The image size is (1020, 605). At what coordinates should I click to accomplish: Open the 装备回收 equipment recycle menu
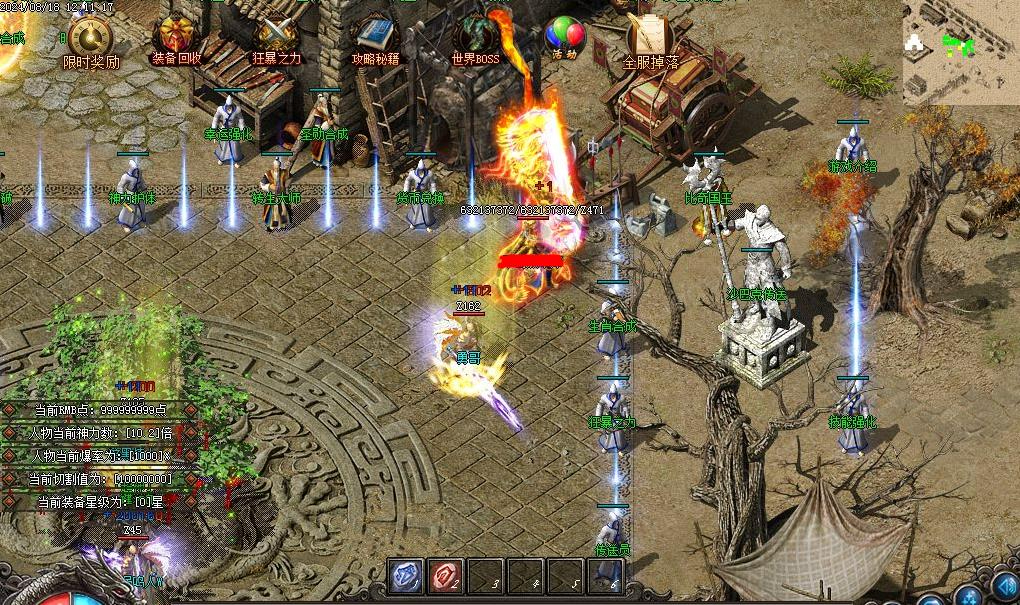[178, 38]
